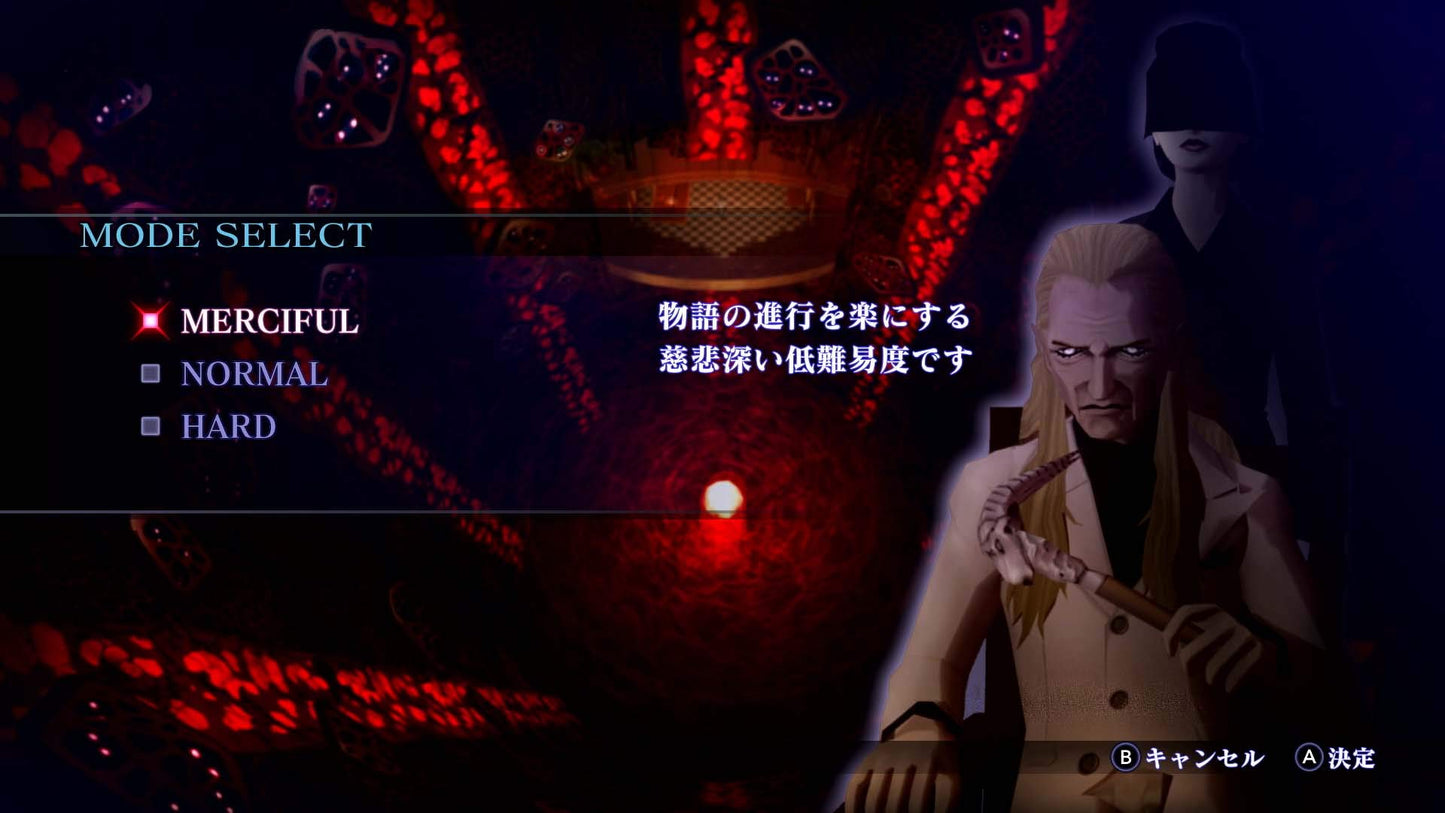Screen dimensions: 1445x813
Task: Click the MODE SELECT title
Action: 225,236
